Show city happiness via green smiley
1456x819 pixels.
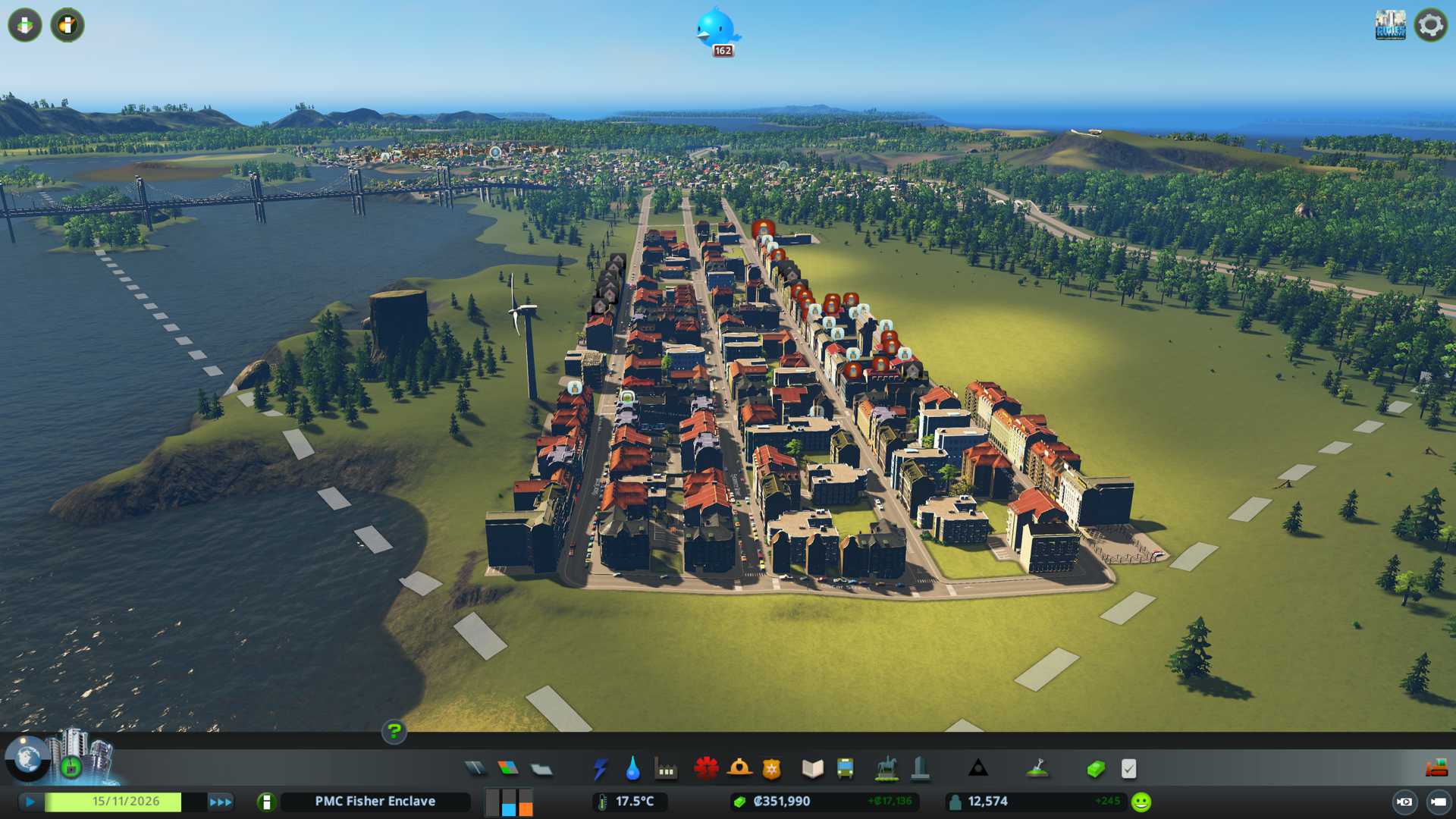[1141, 802]
